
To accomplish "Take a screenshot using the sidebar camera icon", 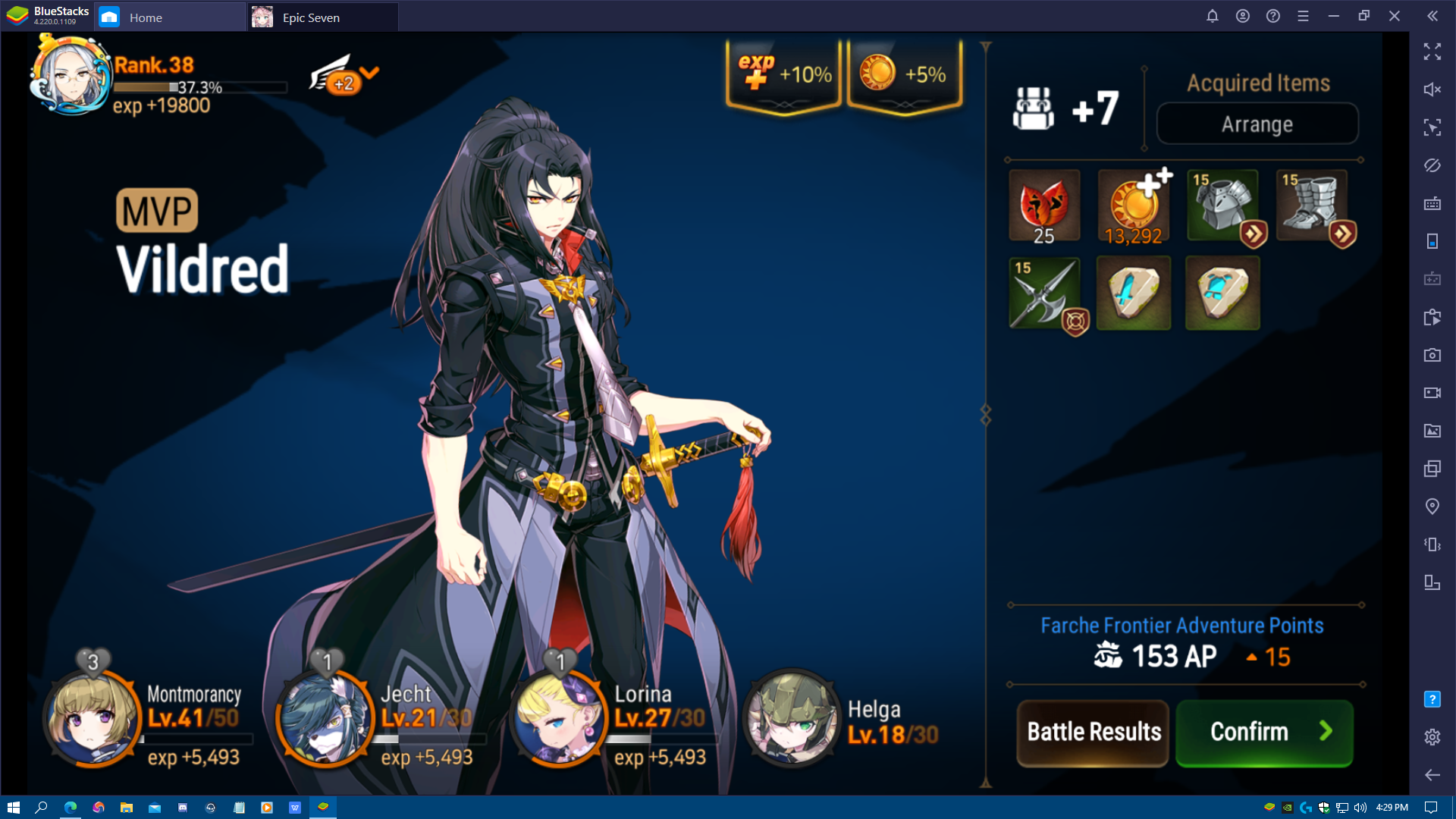I will tap(1432, 355).
